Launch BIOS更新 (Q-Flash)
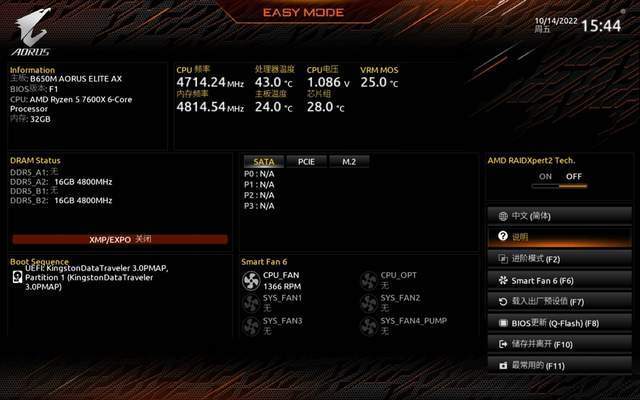Image resolution: width=640 pixels, height=400 pixels. [559, 323]
